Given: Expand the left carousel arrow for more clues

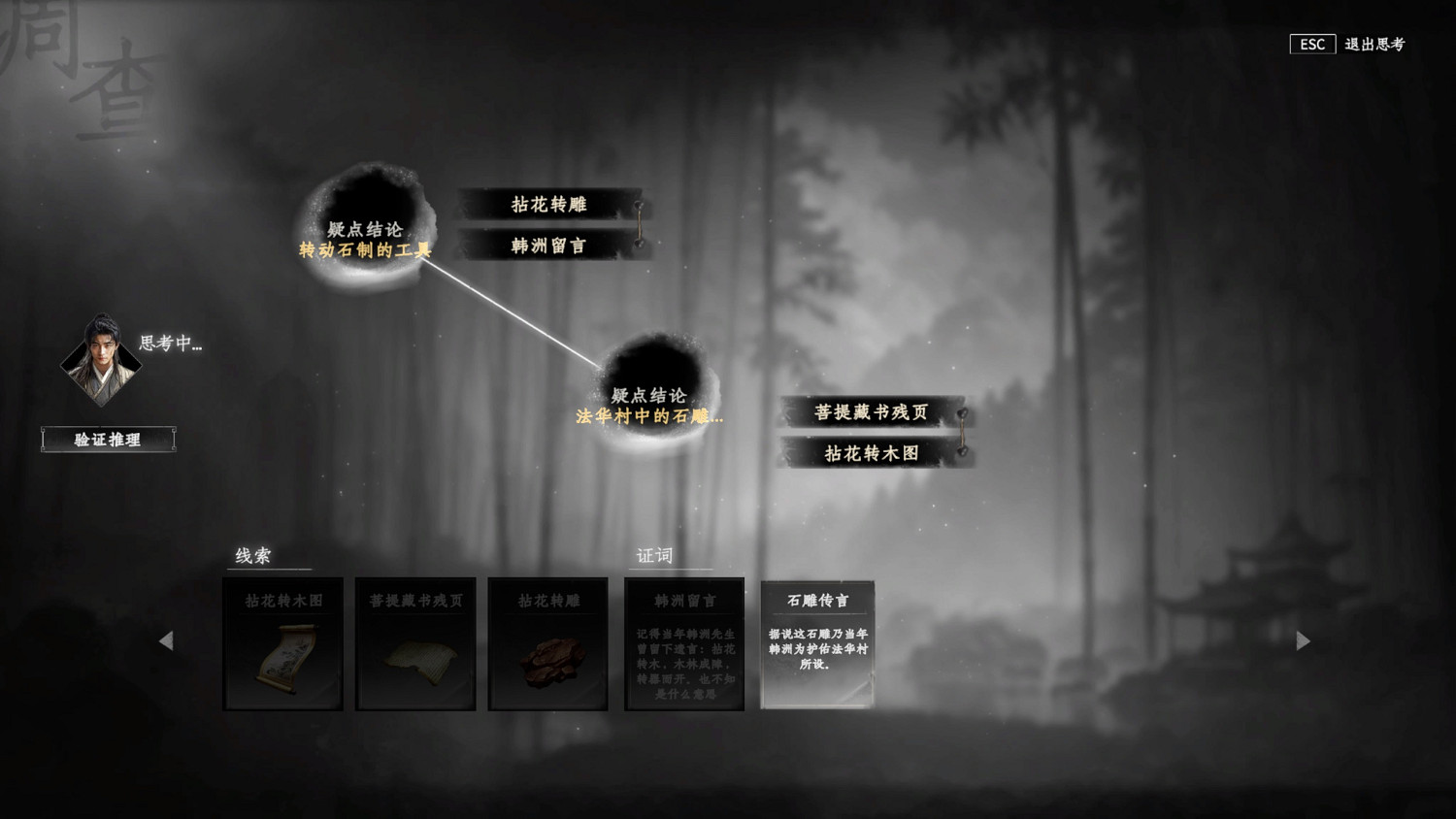Looking at the screenshot, I should (x=165, y=641).
